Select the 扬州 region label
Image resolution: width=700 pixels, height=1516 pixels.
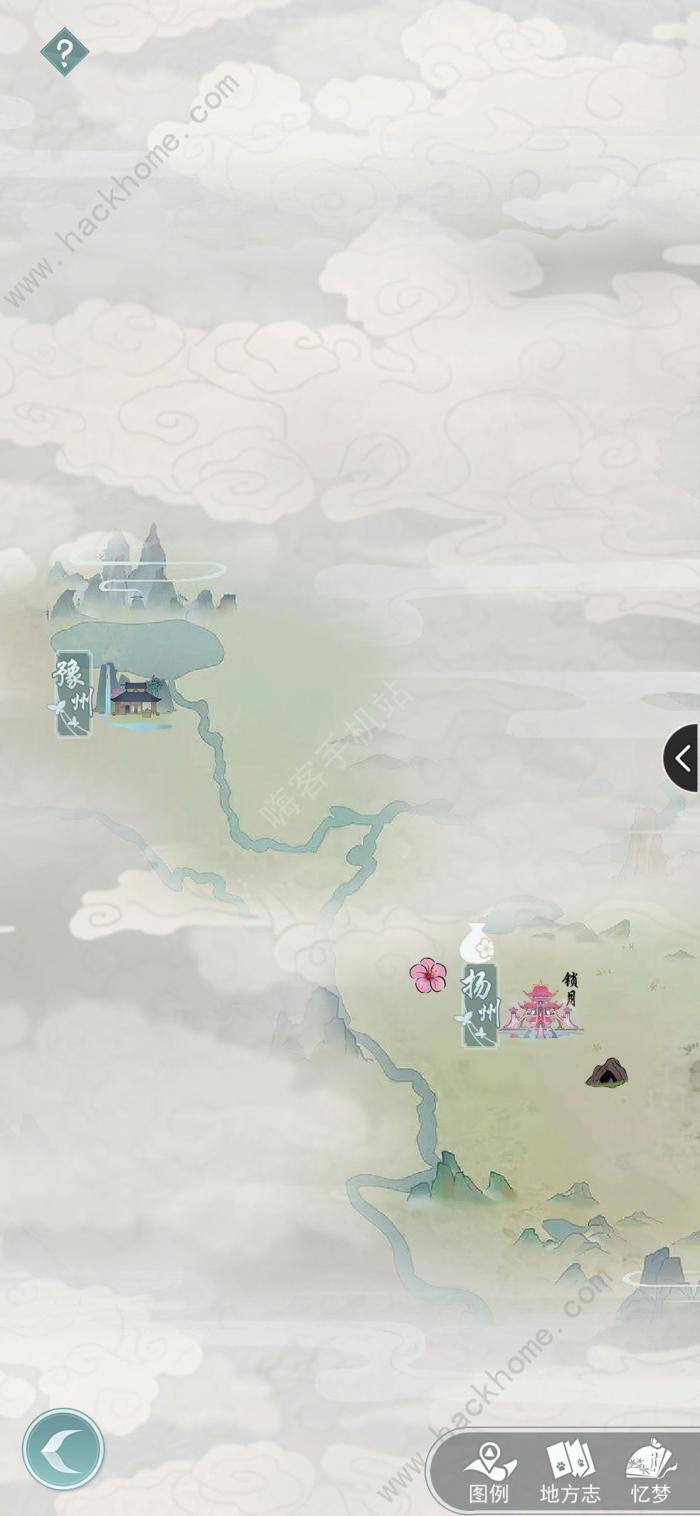pyautogui.click(x=480, y=1003)
